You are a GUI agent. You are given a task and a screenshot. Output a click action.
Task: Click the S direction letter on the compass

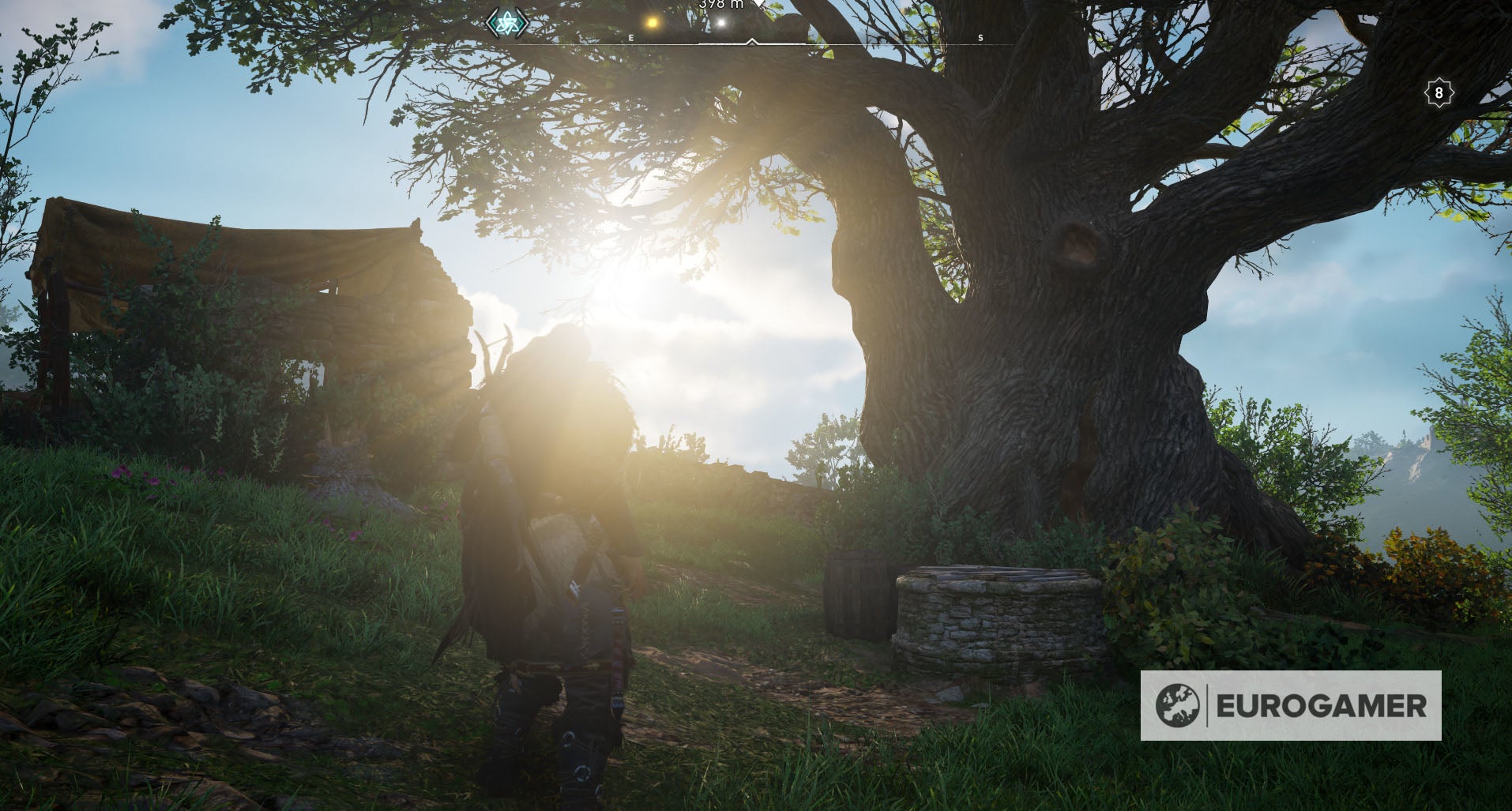tap(980, 37)
